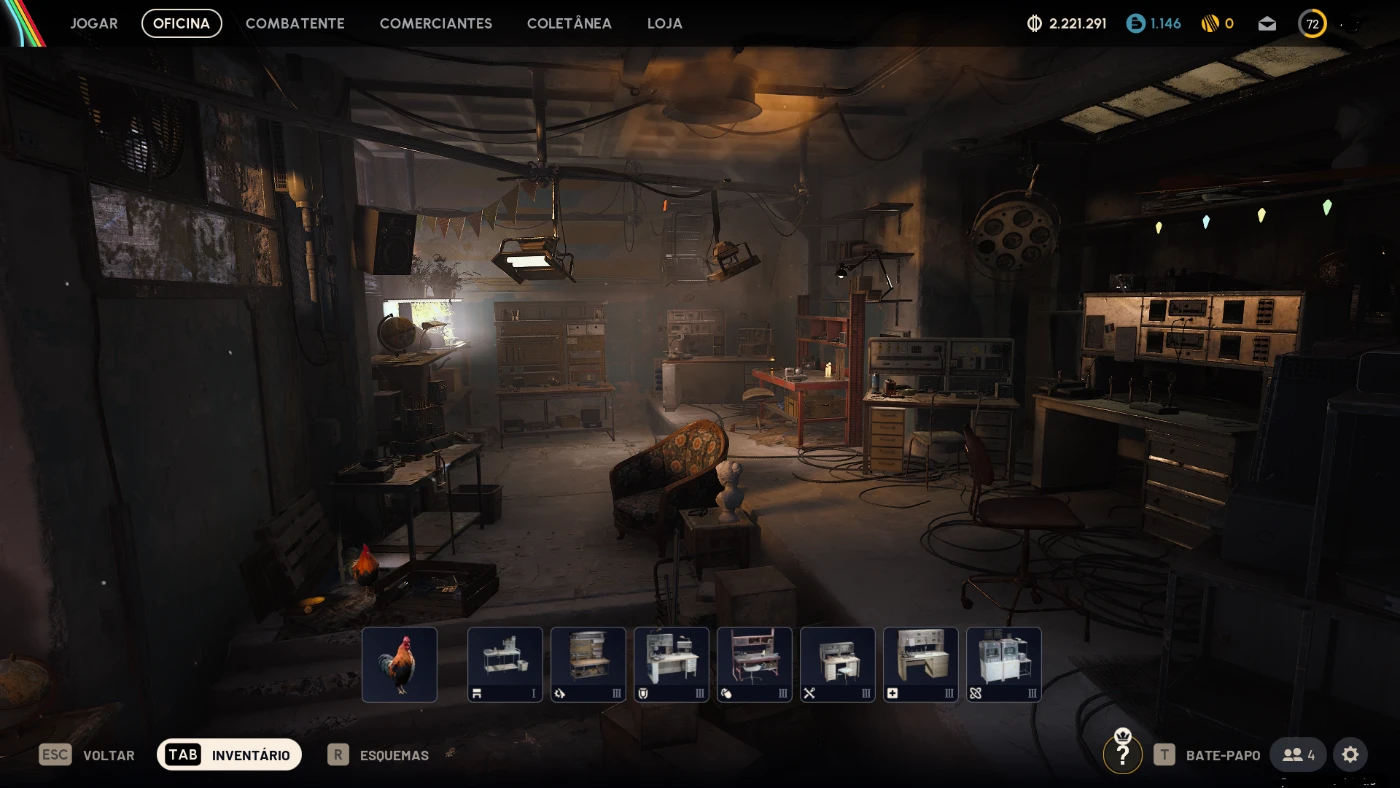Pick the atom-icon workstation tile
Image resolution: width=1400 pixels, height=788 pixels.
pos(1003,664)
